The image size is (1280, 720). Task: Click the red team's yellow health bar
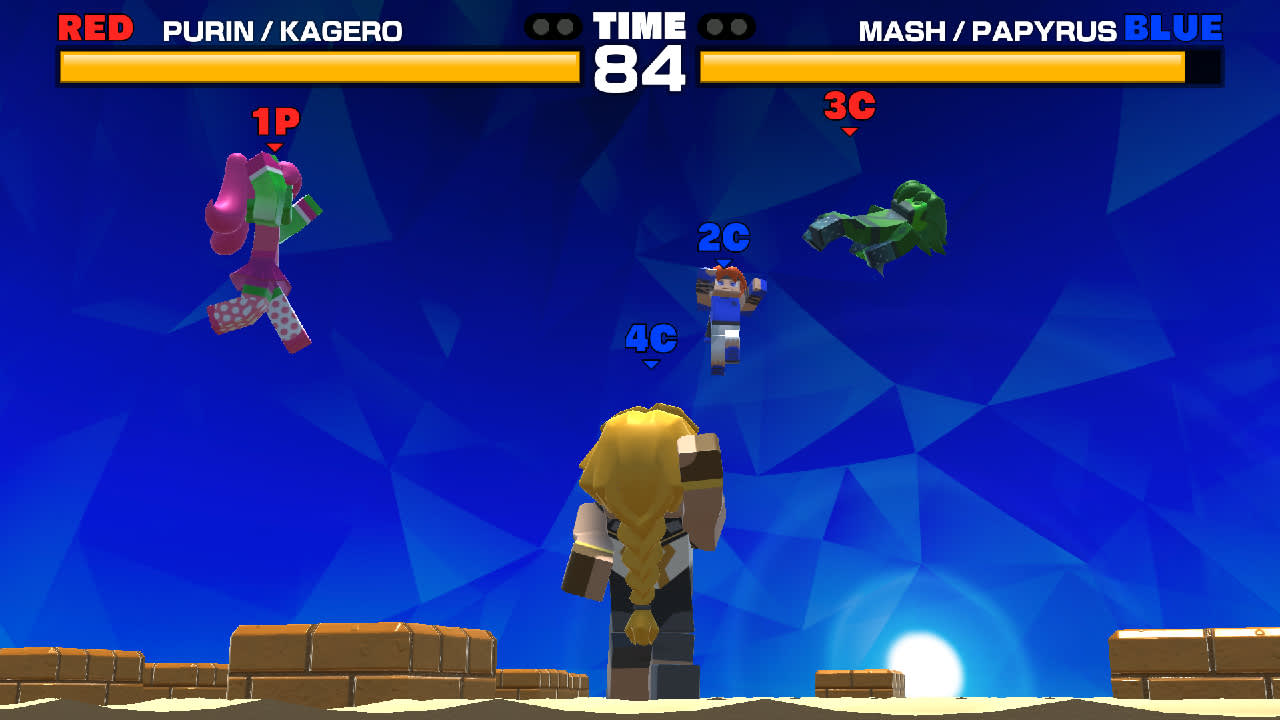(318, 68)
